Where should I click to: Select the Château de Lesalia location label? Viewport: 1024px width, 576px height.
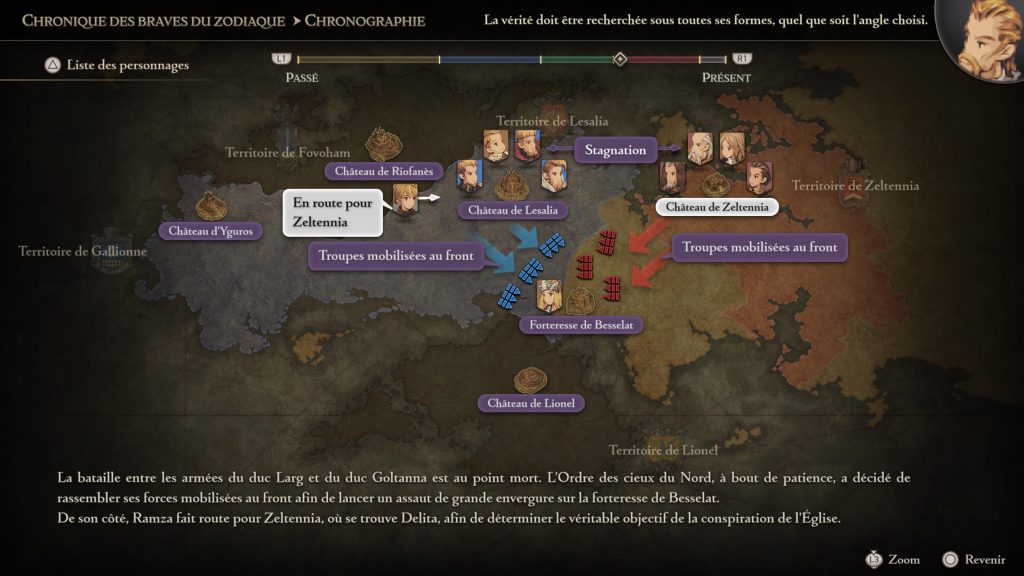[512, 210]
